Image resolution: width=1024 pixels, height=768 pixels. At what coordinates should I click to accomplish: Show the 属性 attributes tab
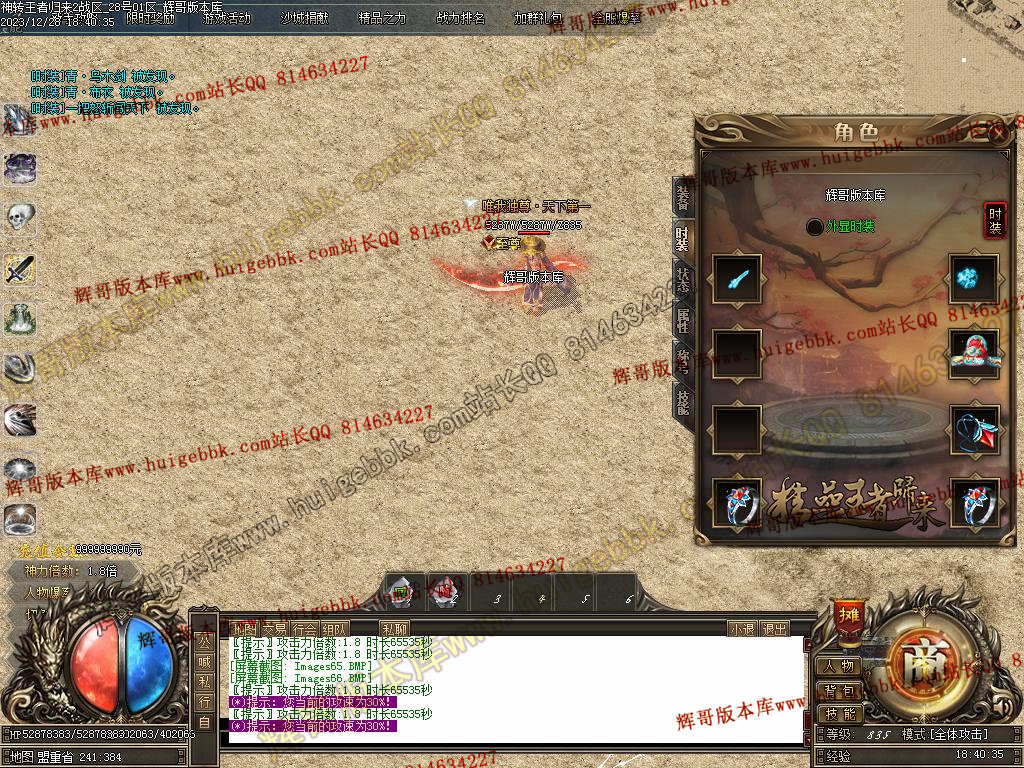683,319
